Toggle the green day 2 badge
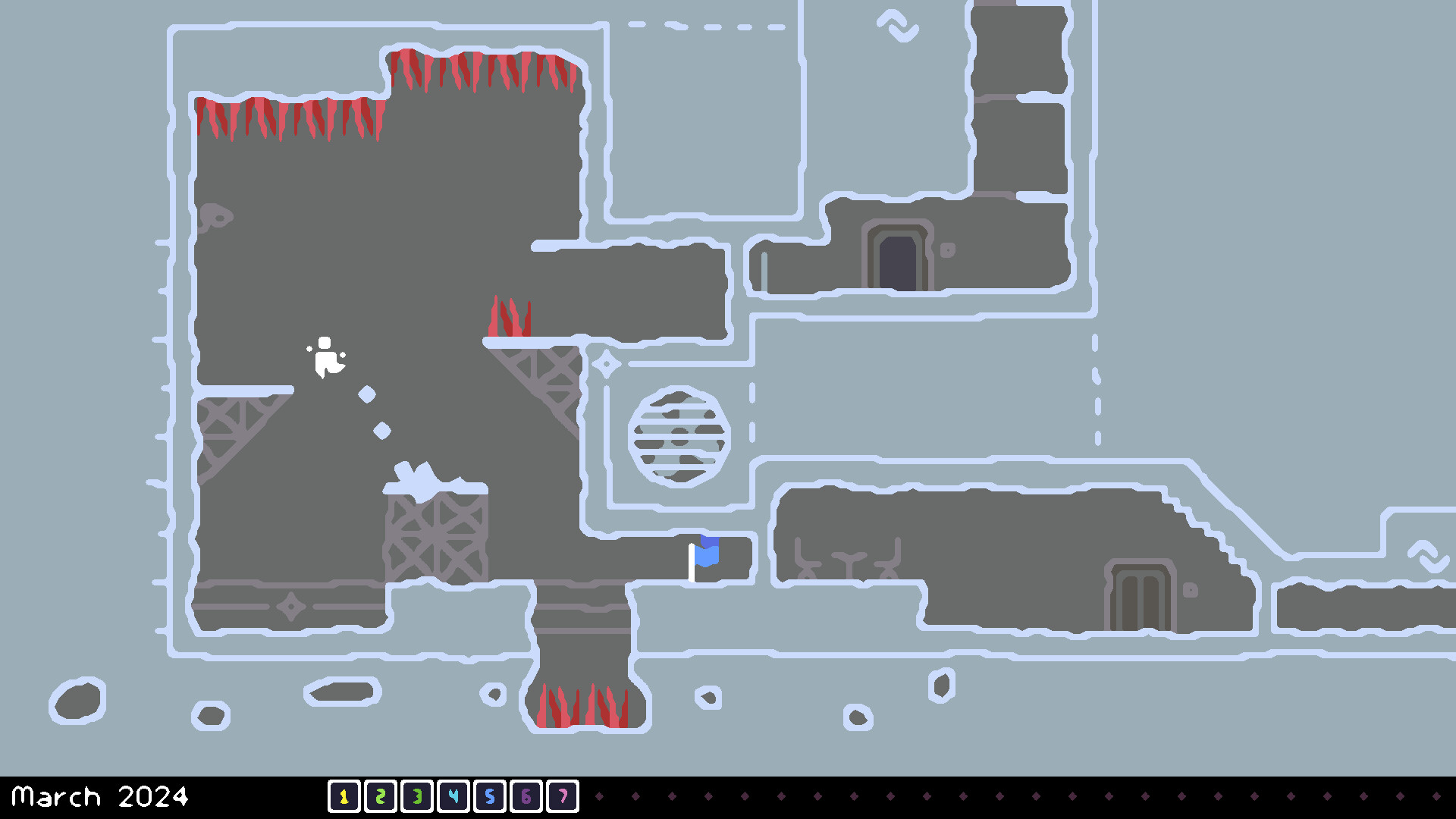The width and height of the screenshot is (1456, 819). point(381,797)
